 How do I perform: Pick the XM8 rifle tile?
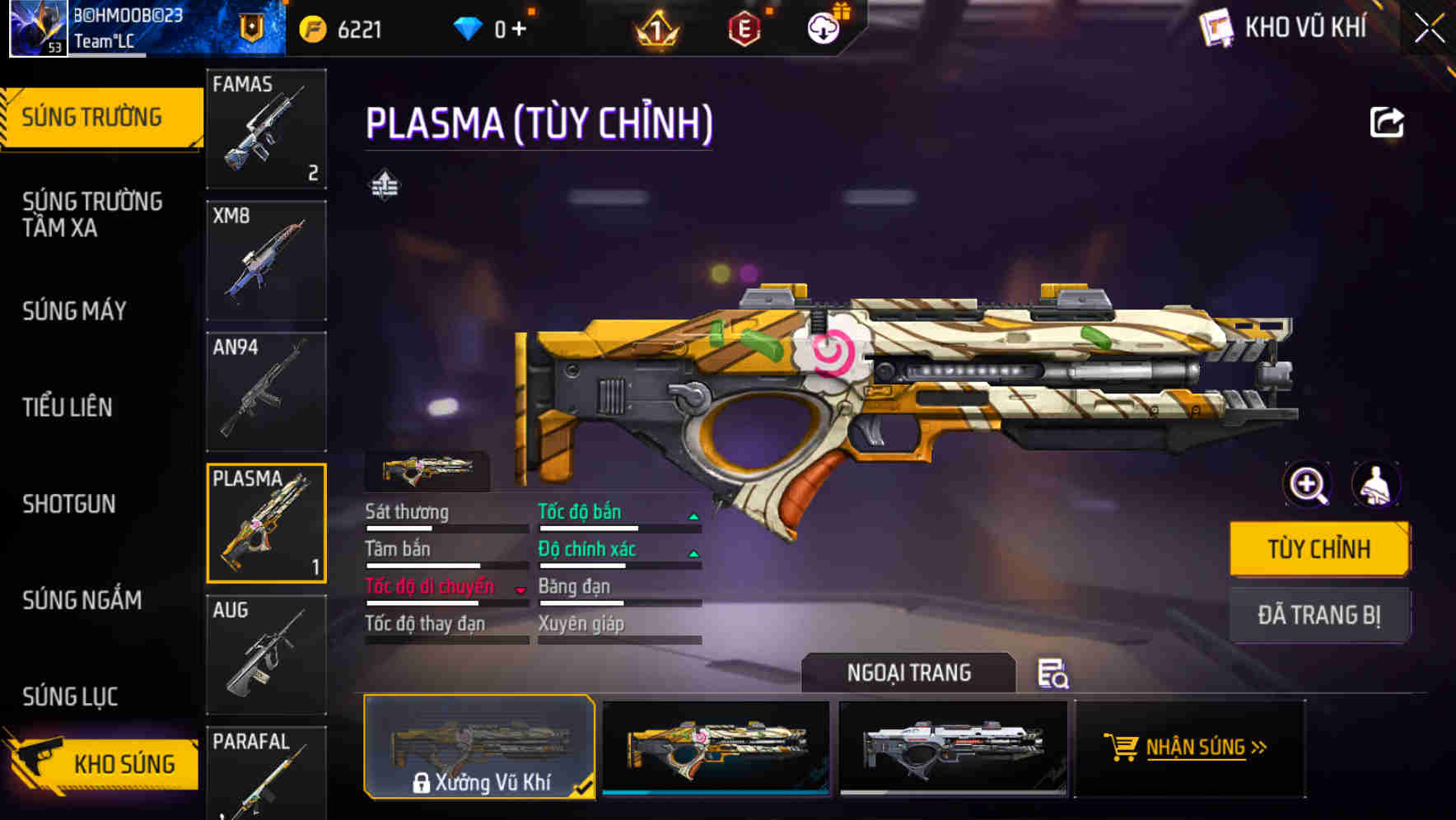(266, 260)
